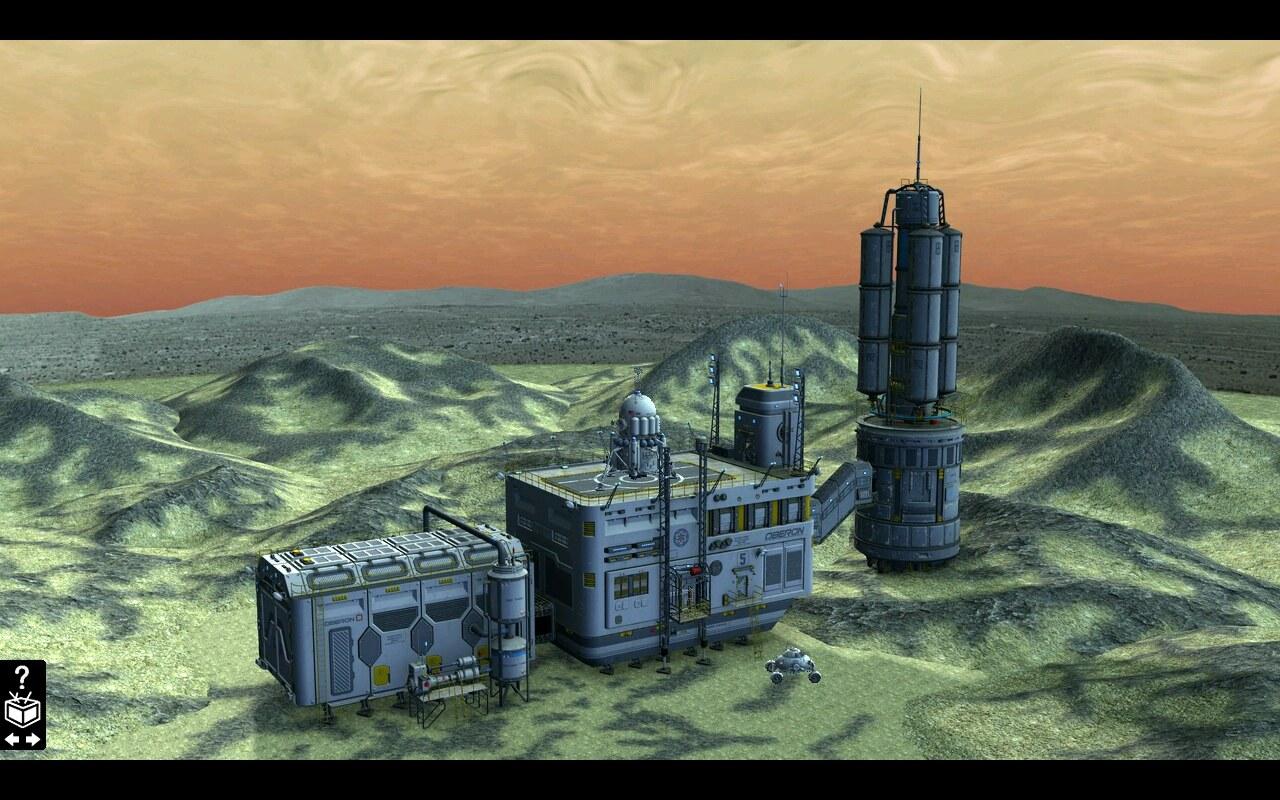The image size is (1280, 800).
Task: Click the mystery crate icon in the corner panel
Action: pyautogui.click(x=23, y=713)
